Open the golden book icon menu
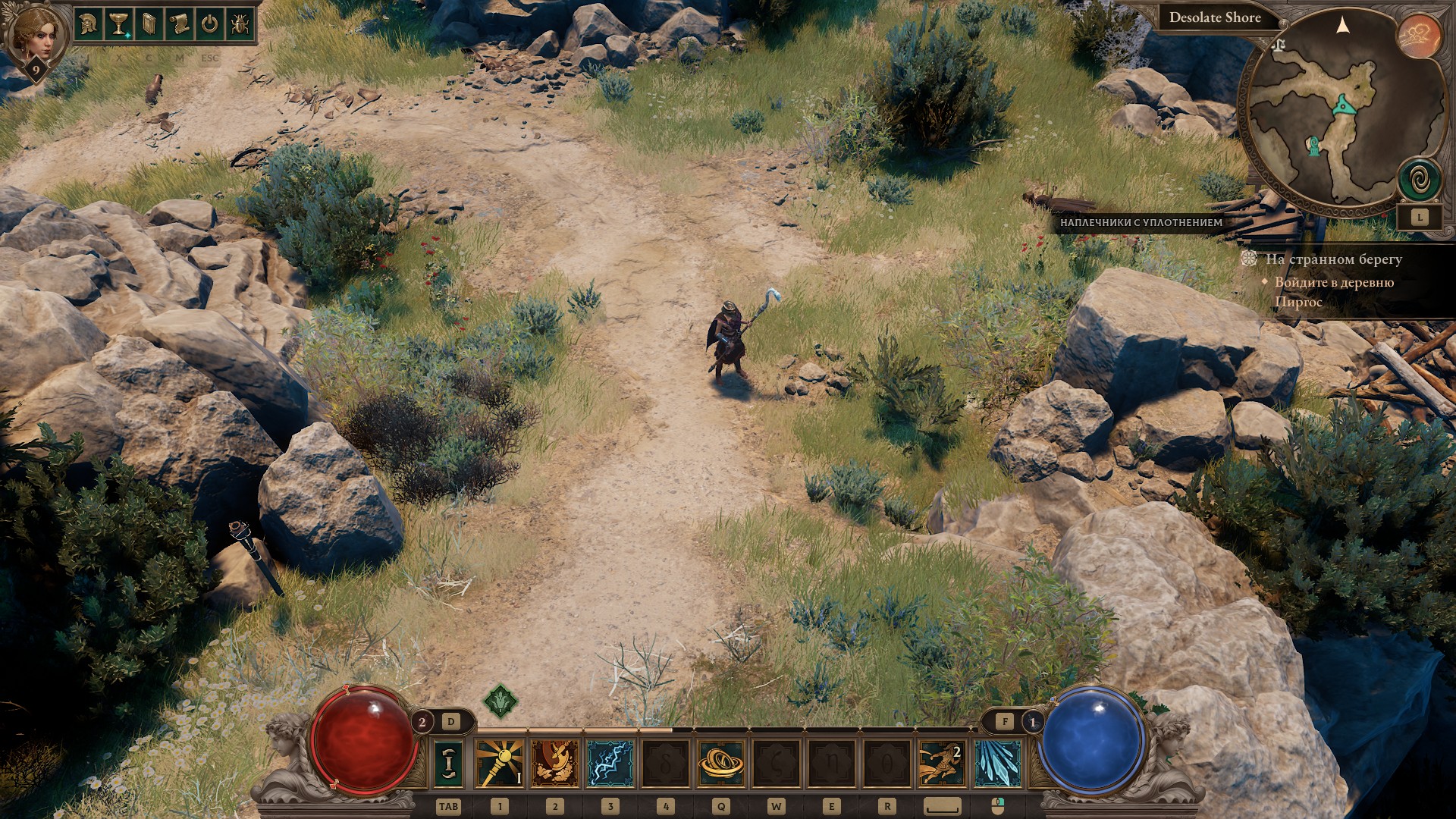The height and width of the screenshot is (819, 1456). tap(149, 24)
